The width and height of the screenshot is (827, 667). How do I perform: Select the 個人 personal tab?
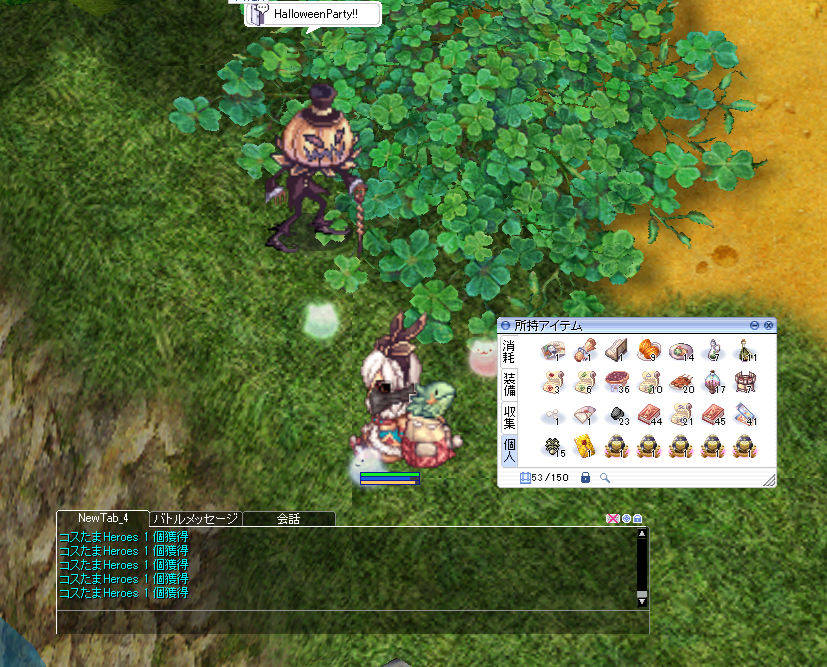pyautogui.click(x=509, y=448)
